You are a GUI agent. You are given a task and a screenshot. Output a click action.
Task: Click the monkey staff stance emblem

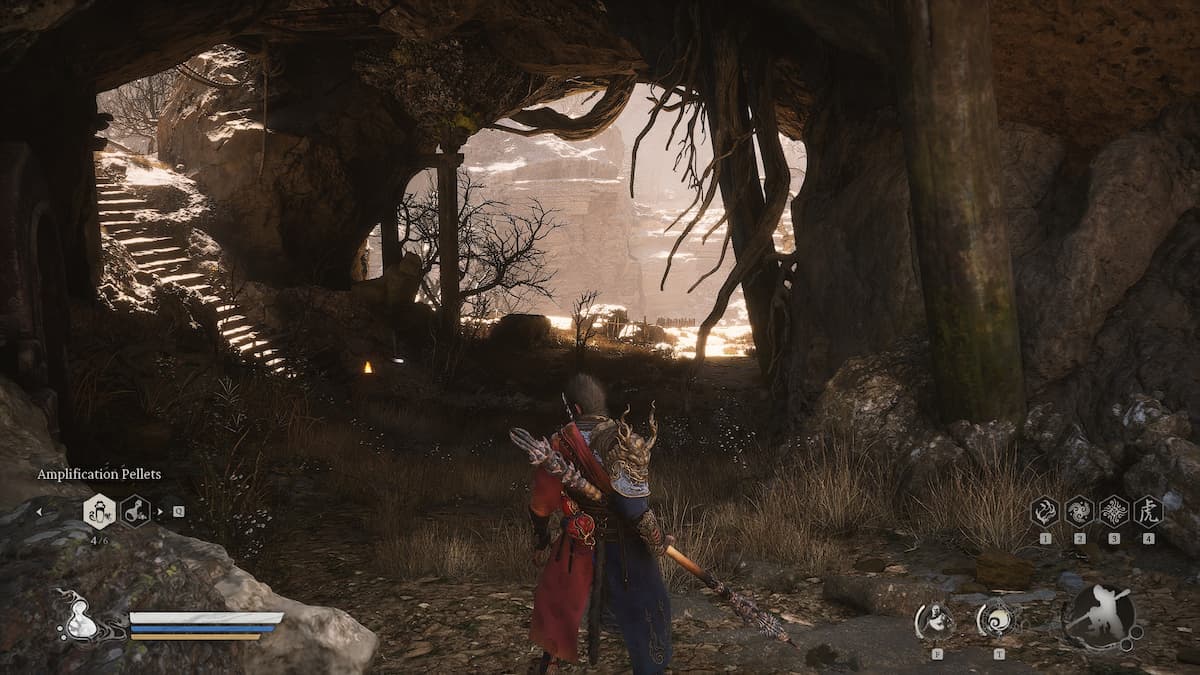coord(1101,615)
